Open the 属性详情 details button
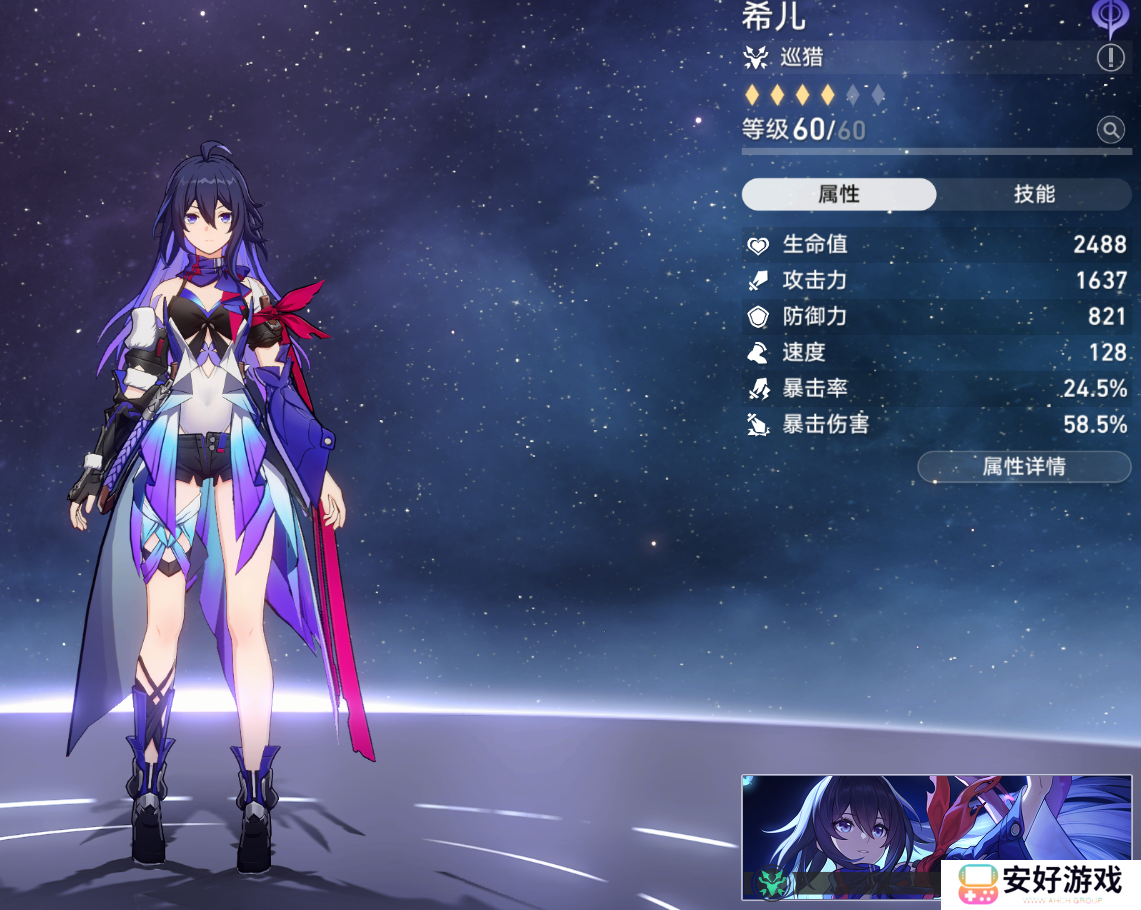1141x910 pixels. [1024, 466]
